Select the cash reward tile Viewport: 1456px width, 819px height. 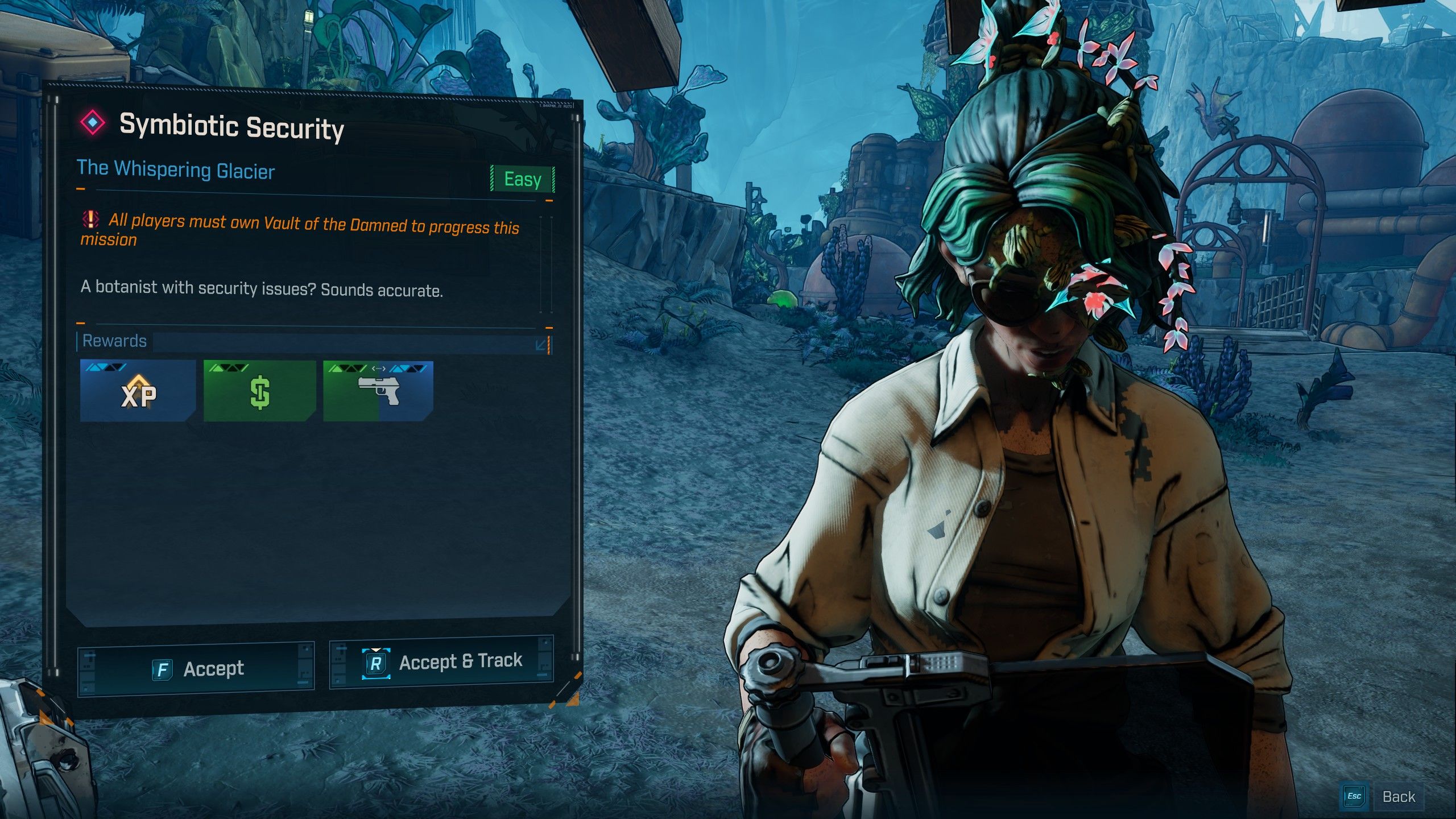(259, 391)
